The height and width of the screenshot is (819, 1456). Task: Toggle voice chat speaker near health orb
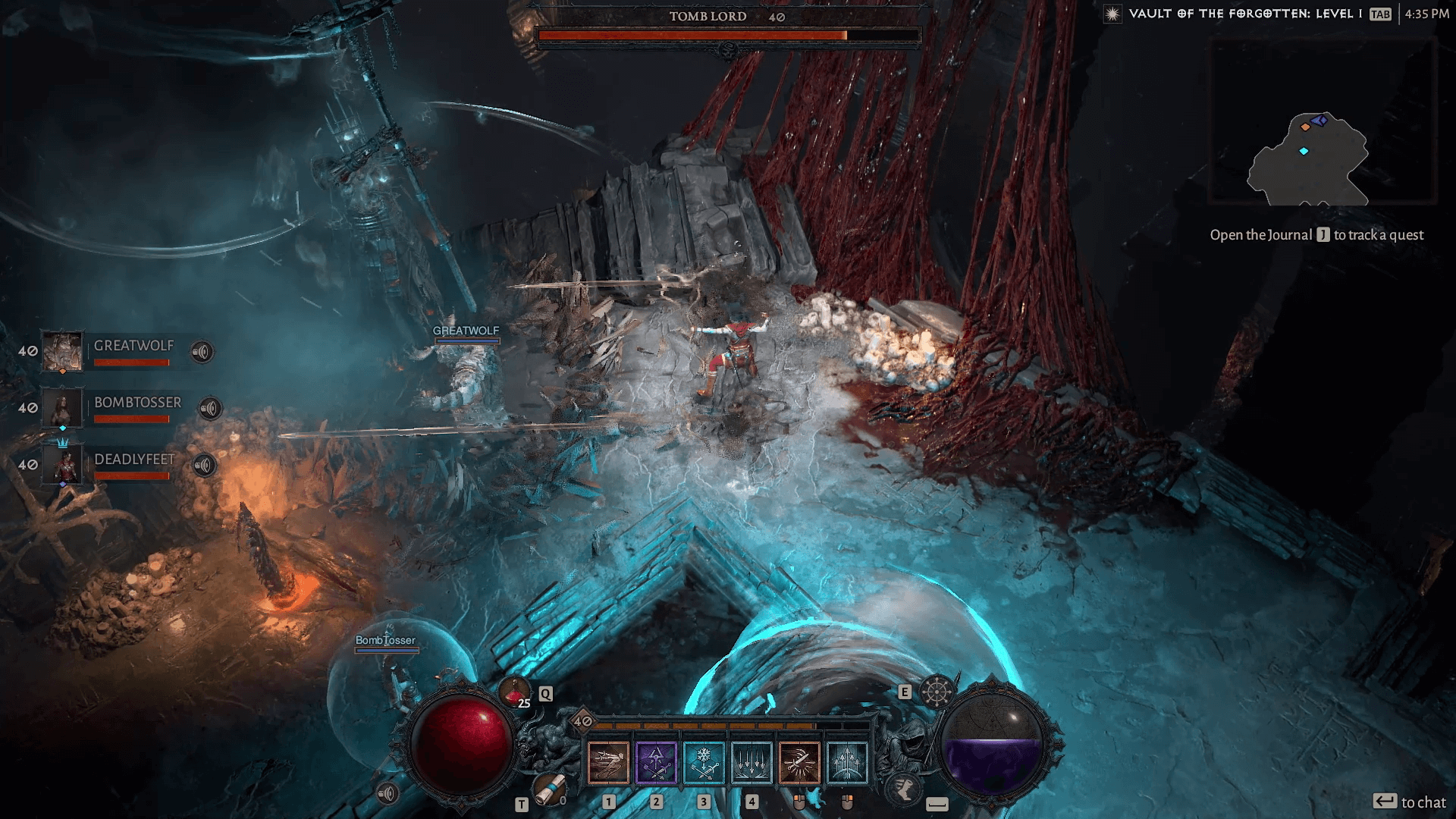coord(388,794)
